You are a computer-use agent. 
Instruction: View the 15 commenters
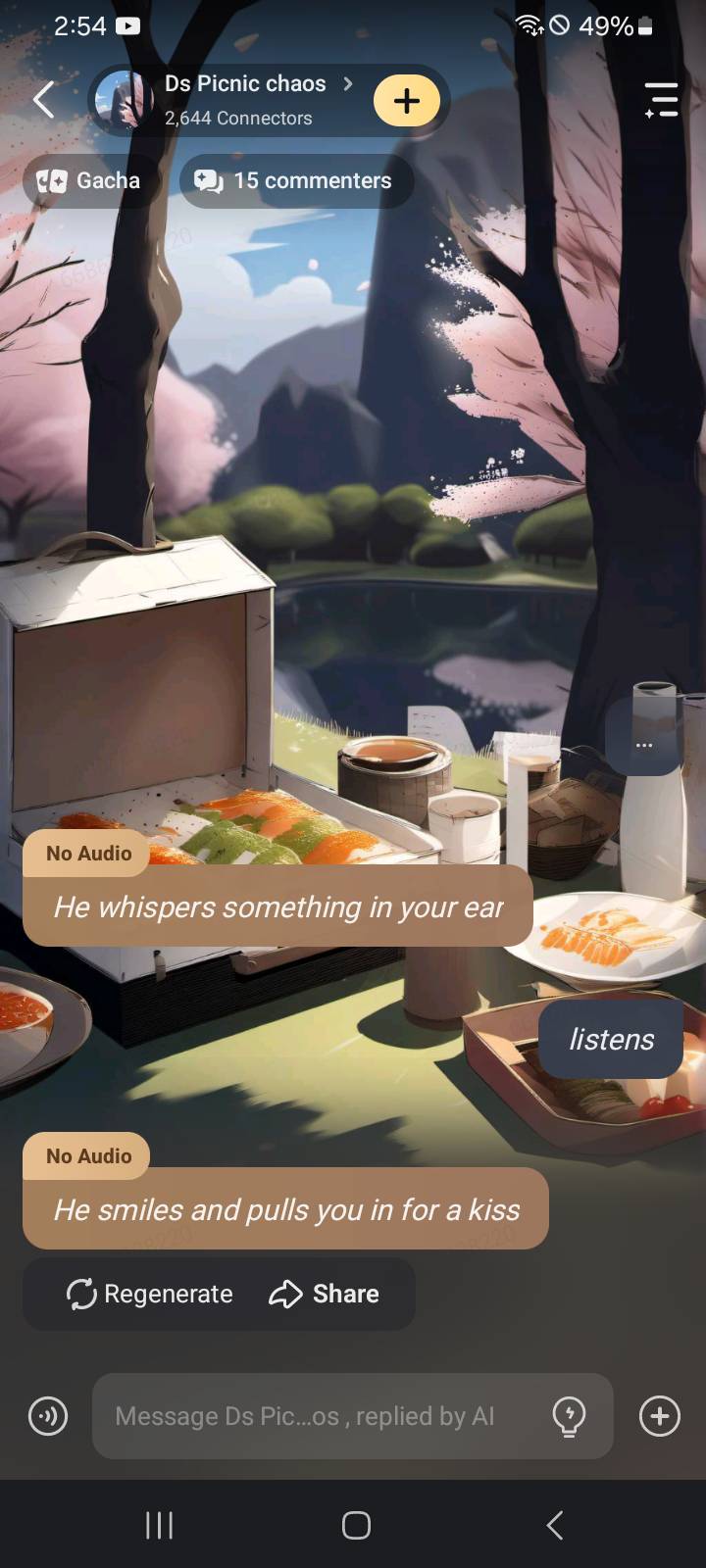pyautogui.click(x=295, y=180)
